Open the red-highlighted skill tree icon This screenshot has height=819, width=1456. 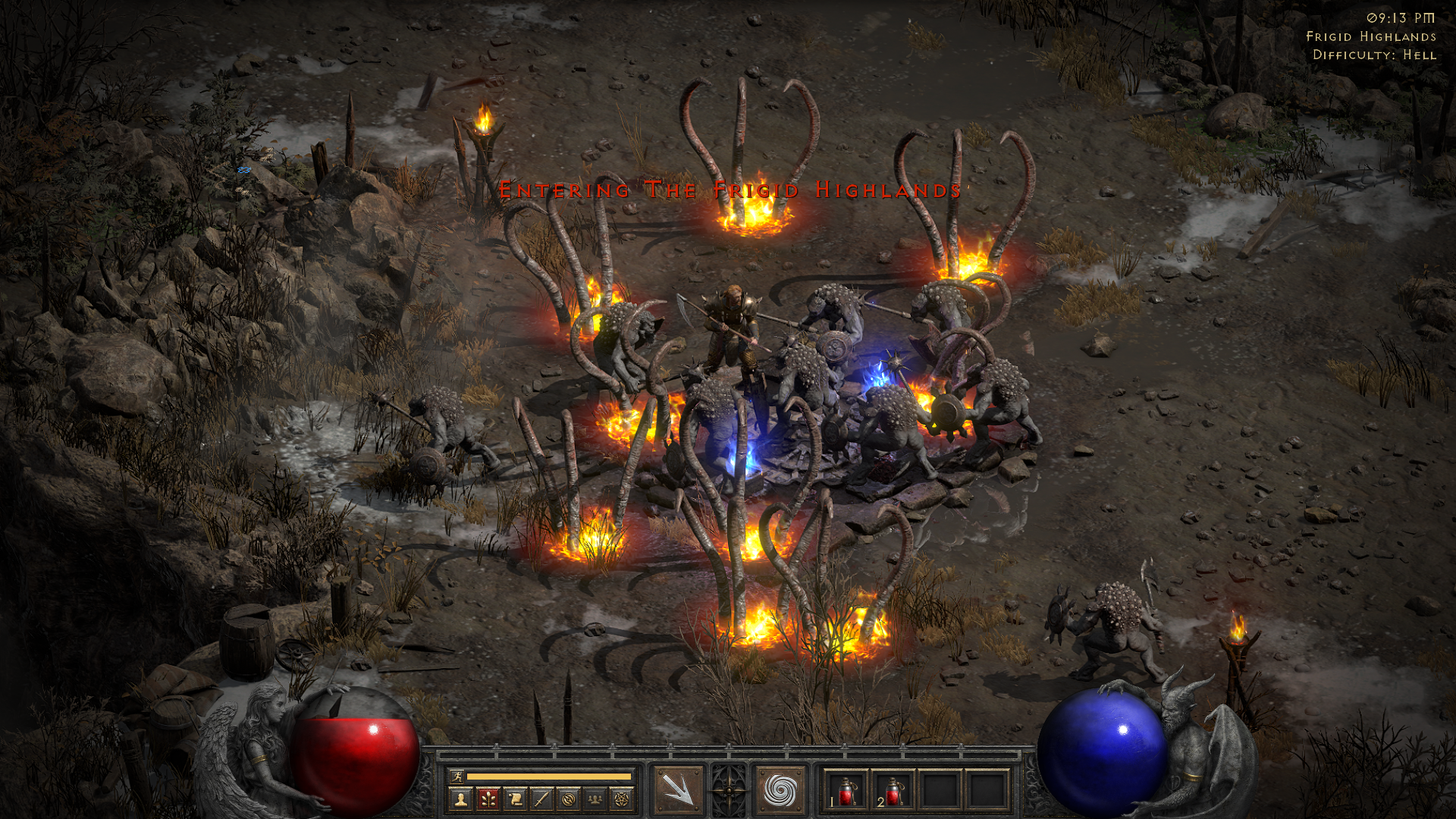point(488,799)
